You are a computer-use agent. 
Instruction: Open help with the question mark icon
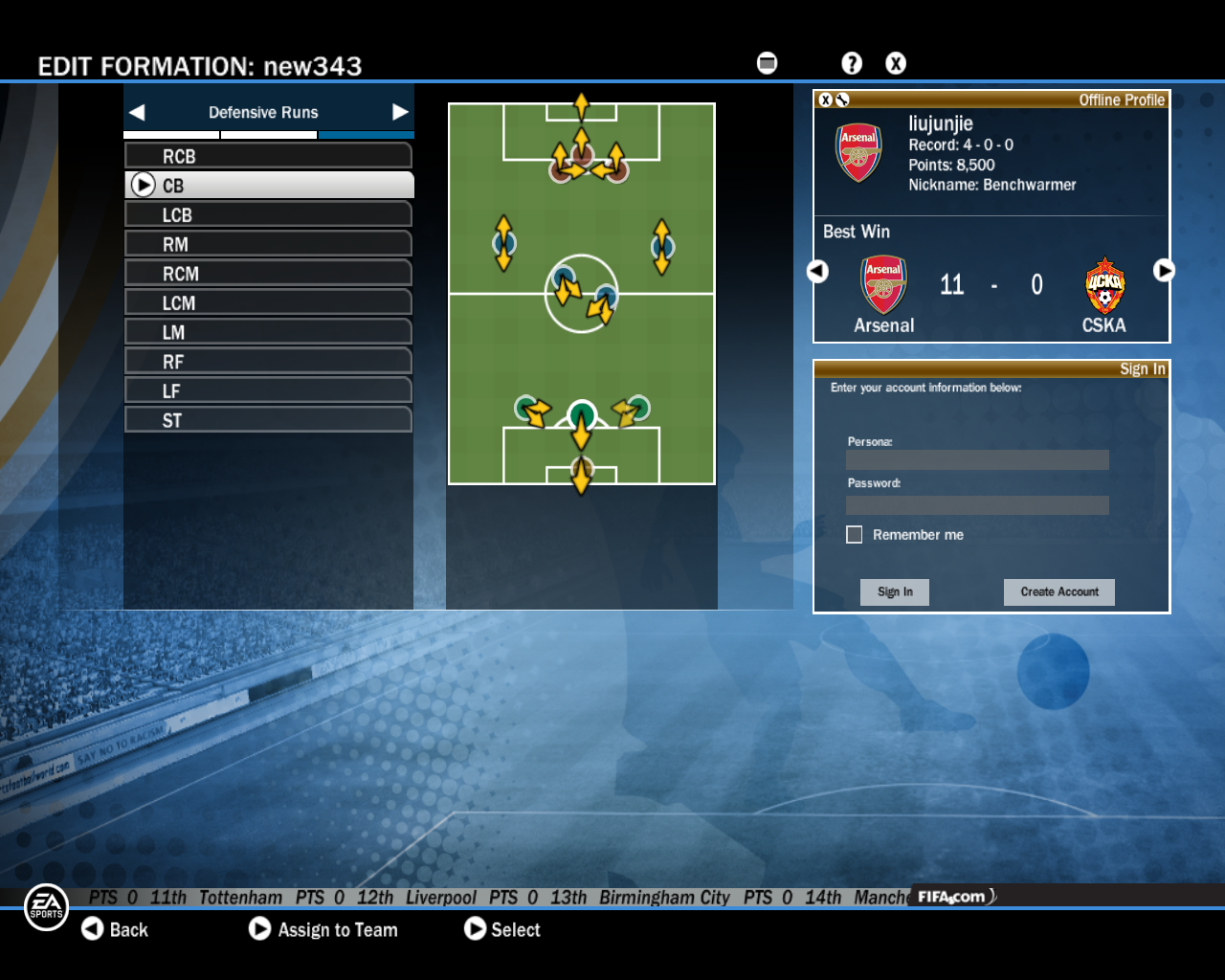851,63
